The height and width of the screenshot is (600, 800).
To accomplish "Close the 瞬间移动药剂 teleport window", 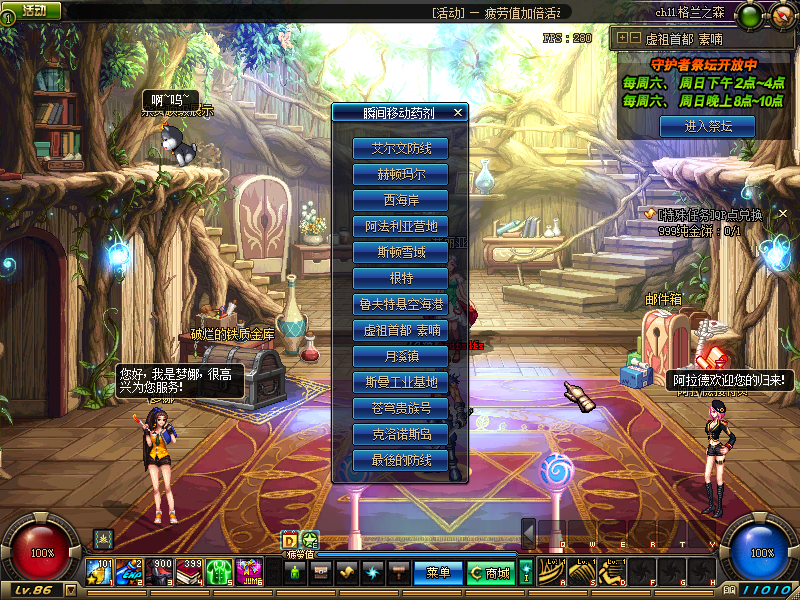I will tap(458, 113).
